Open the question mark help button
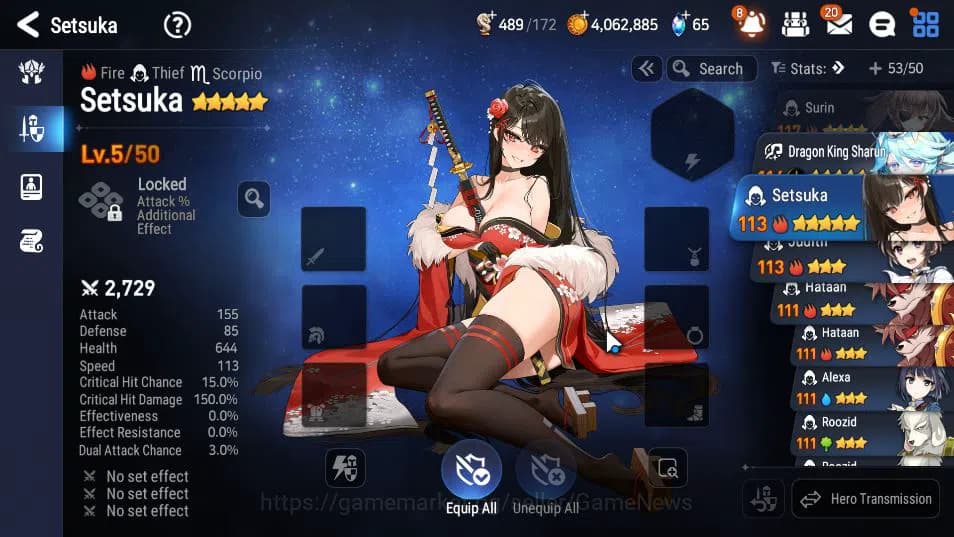 [x=177, y=25]
